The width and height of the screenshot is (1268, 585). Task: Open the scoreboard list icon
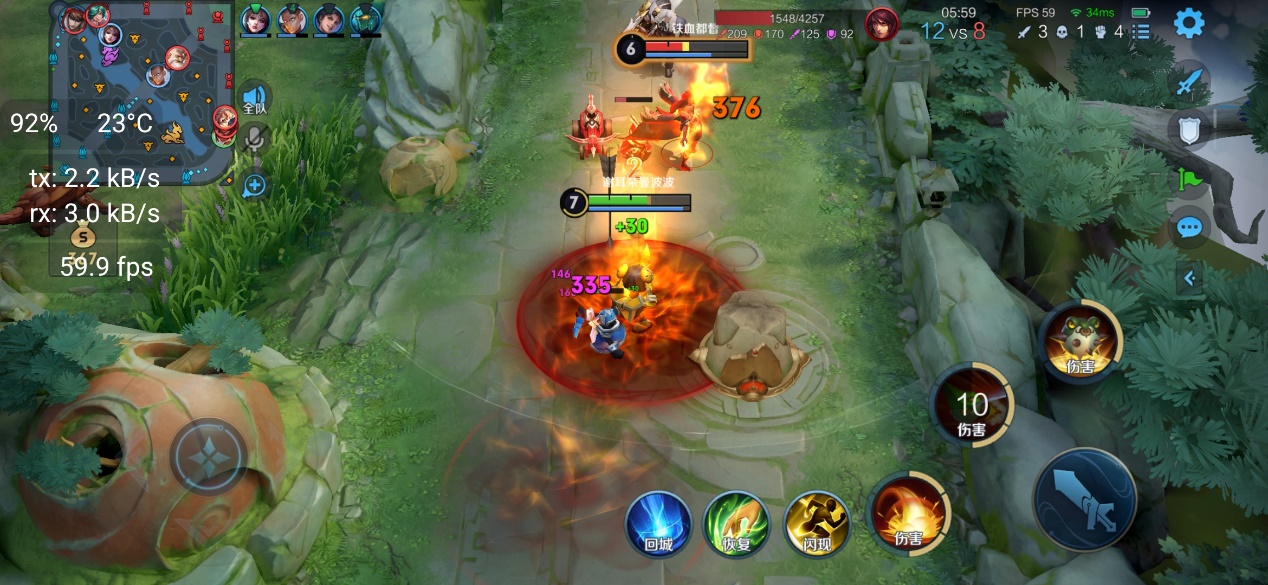click(1141, 32)
